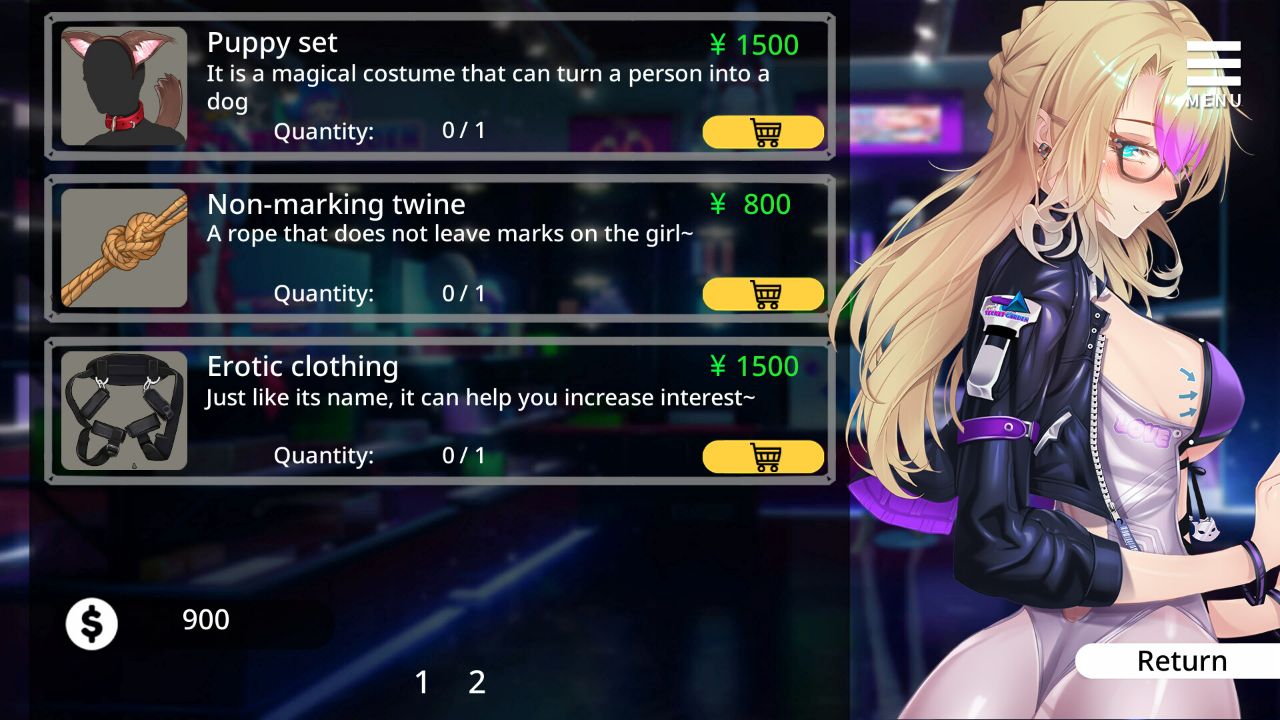1280x720 pixels.
Task: Click the dollar currency icon
Action: (91, 621)
